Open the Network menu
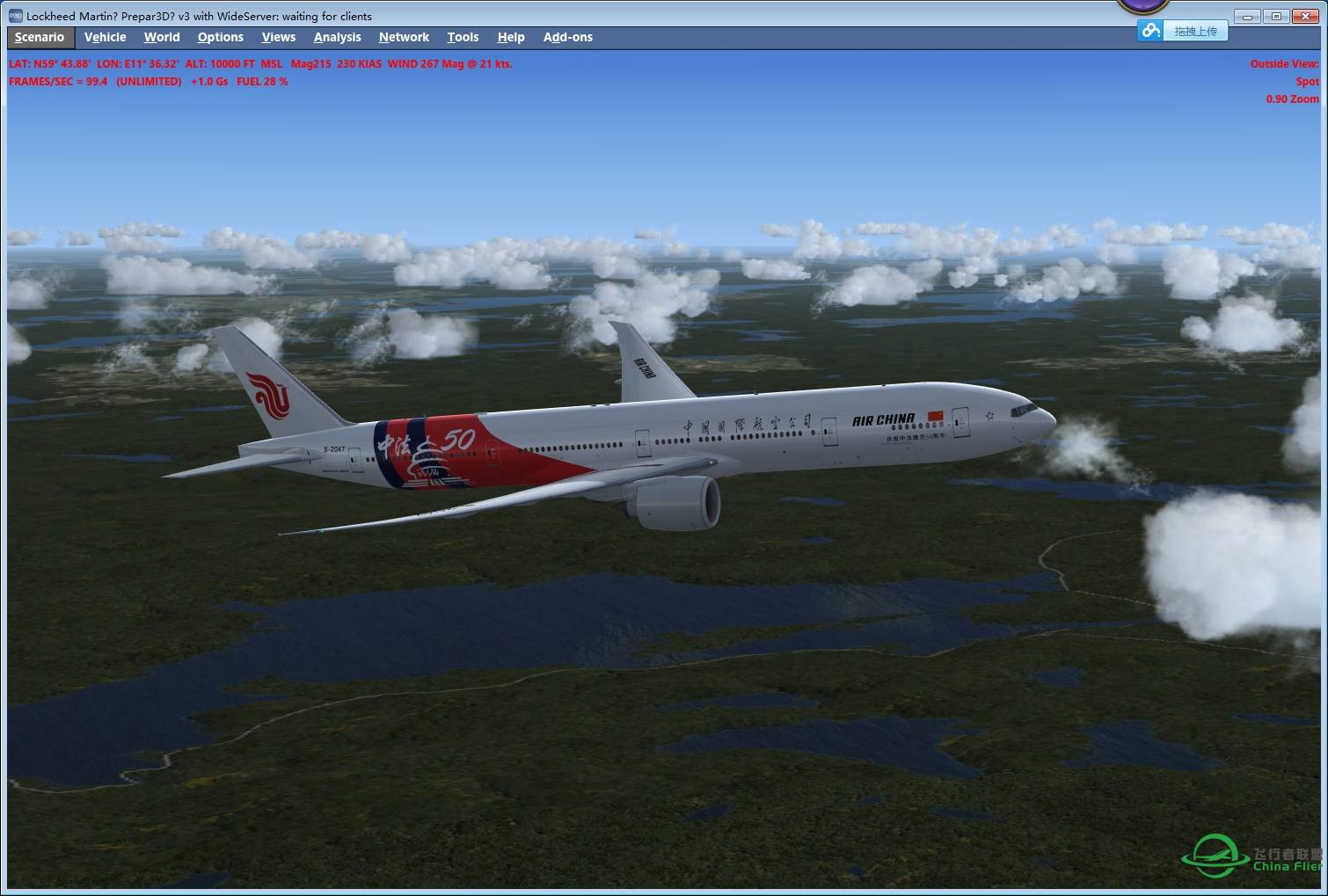 point(404,37)
